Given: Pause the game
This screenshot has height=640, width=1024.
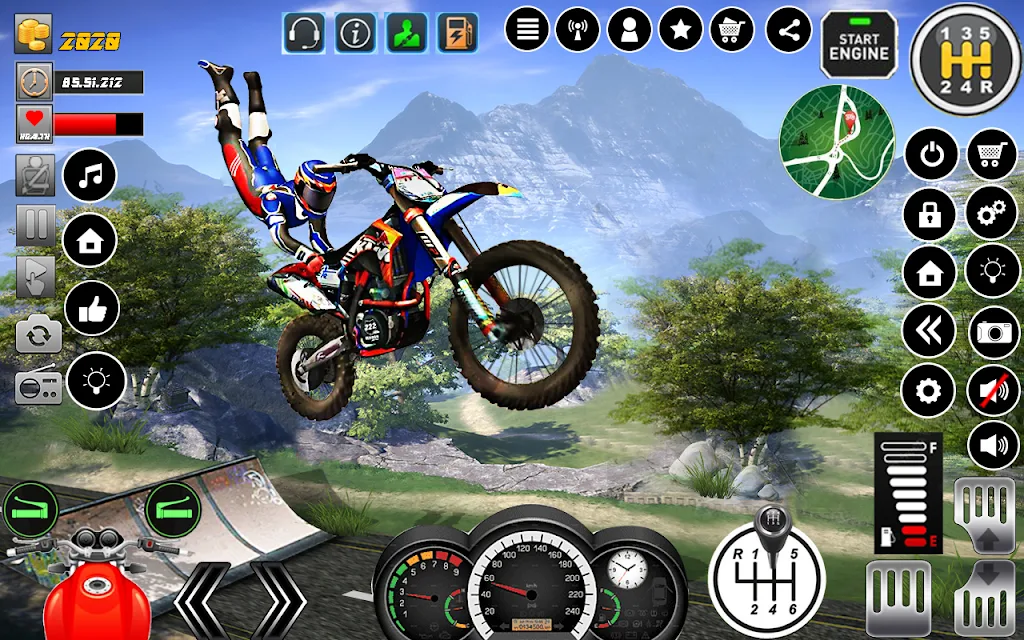Looking at the screenshot, I should point(35,225).
